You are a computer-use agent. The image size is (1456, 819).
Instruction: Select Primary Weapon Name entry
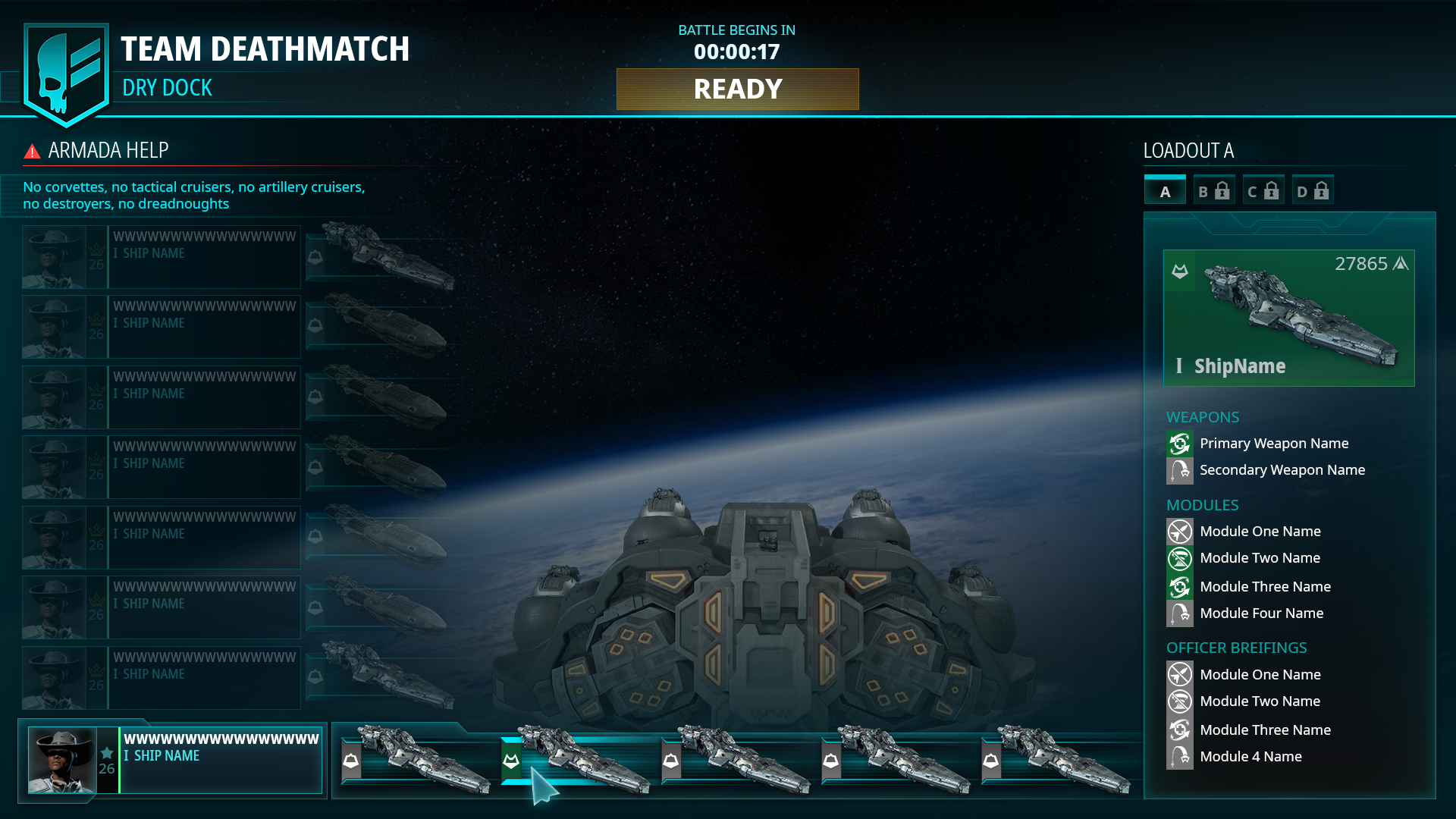[1273, 444]
